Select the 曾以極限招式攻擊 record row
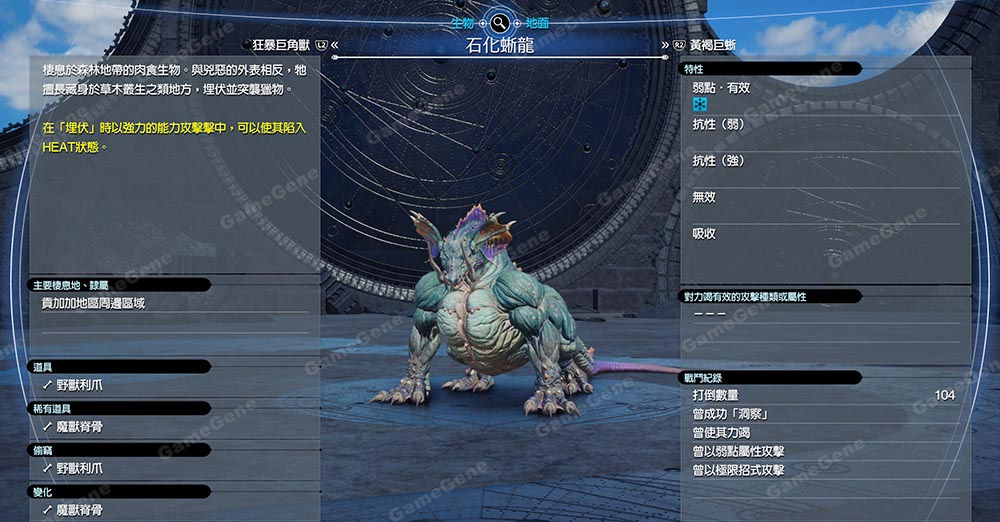Image resolution: width=1000 pixels, height=522 pixels. point(738,470)
